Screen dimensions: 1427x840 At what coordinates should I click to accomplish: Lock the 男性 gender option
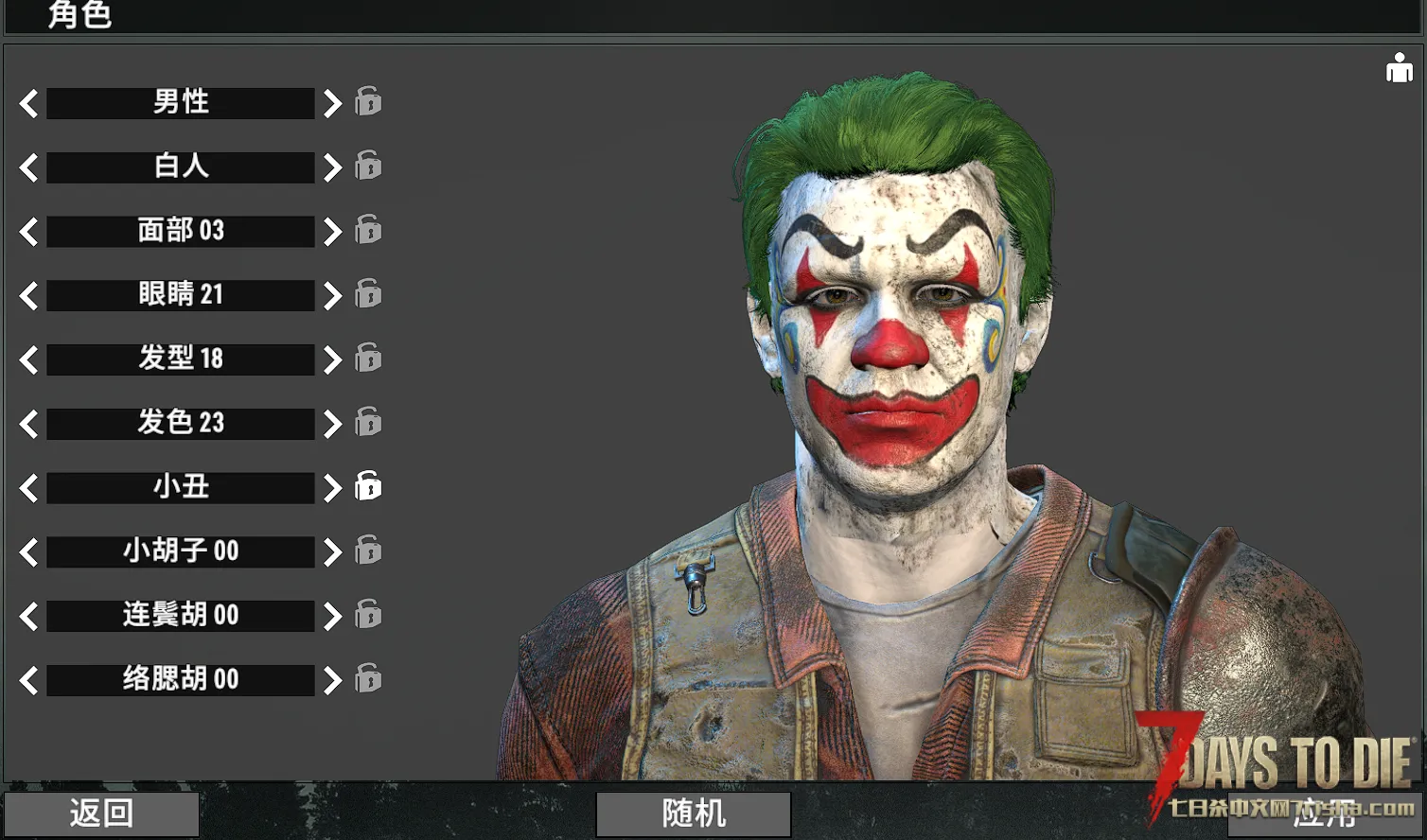point(368,101)
